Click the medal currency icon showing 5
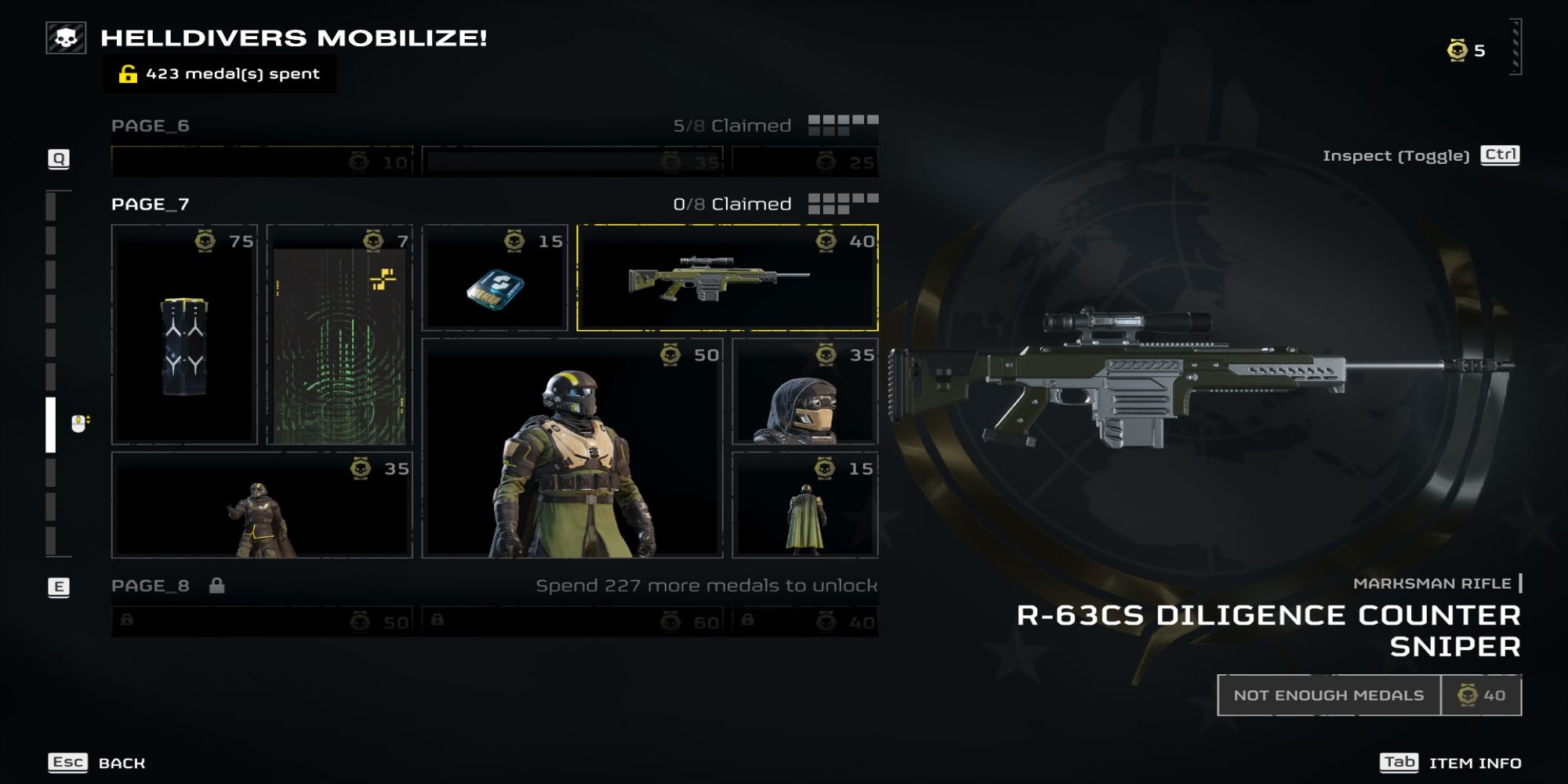The height and width of the screenshot is (784, 1568). tap(1459, 49)
